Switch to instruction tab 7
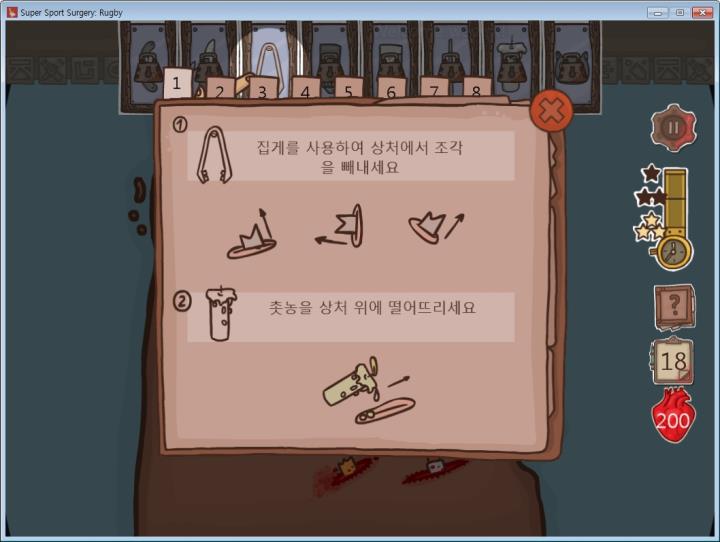720x542 pixels. coord(434,90)
